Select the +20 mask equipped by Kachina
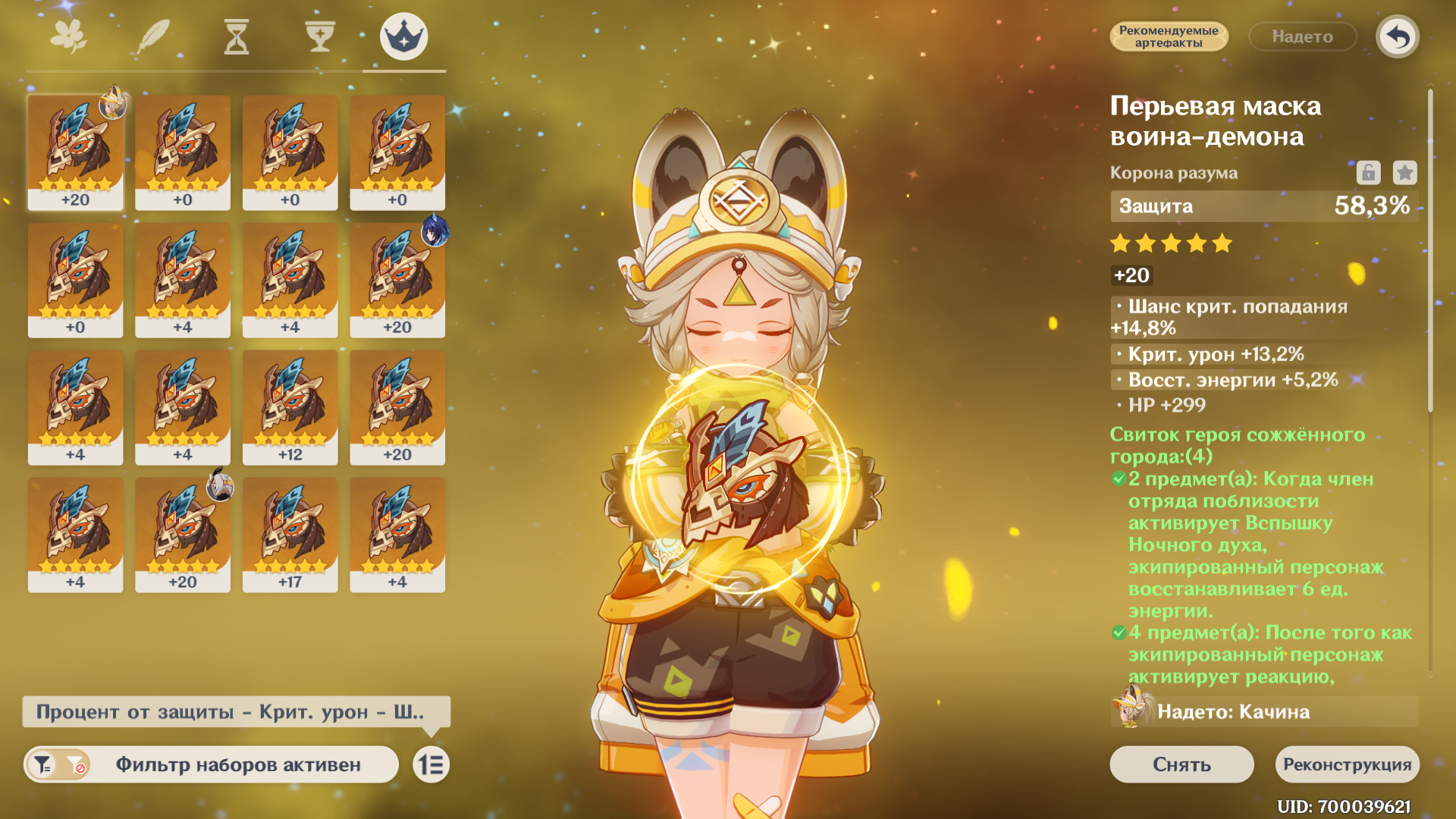The image size is (1456, 819). pos(75,152)
